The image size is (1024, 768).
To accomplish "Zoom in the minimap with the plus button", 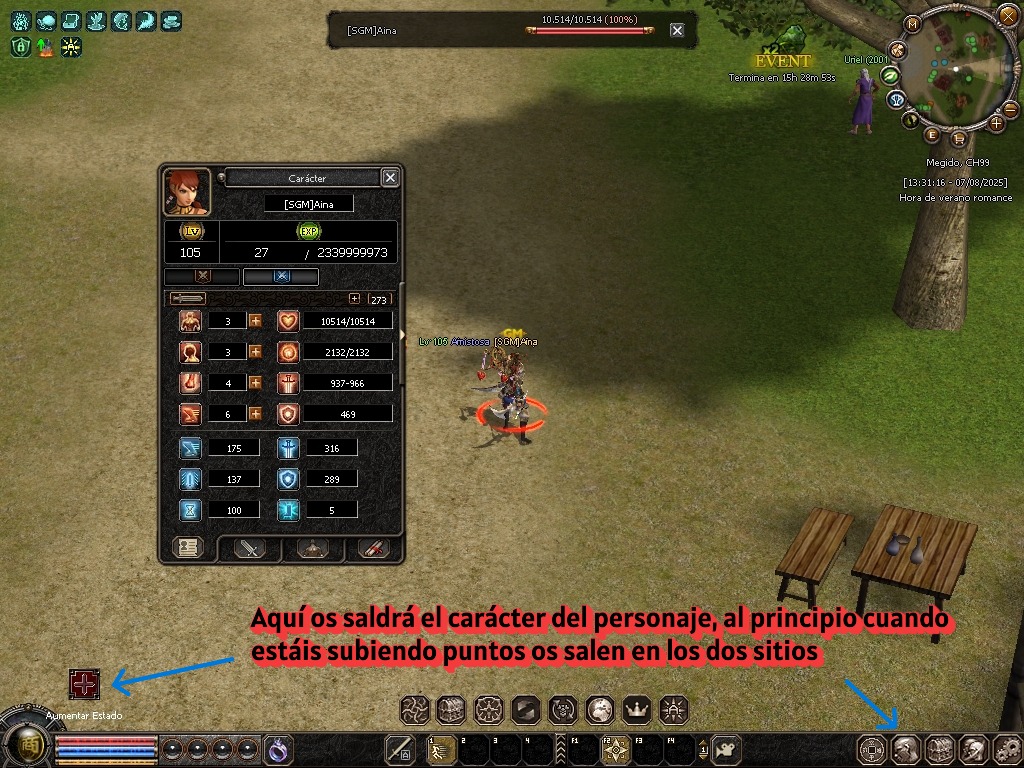I will pyautogui.click(x=996, y=123).
